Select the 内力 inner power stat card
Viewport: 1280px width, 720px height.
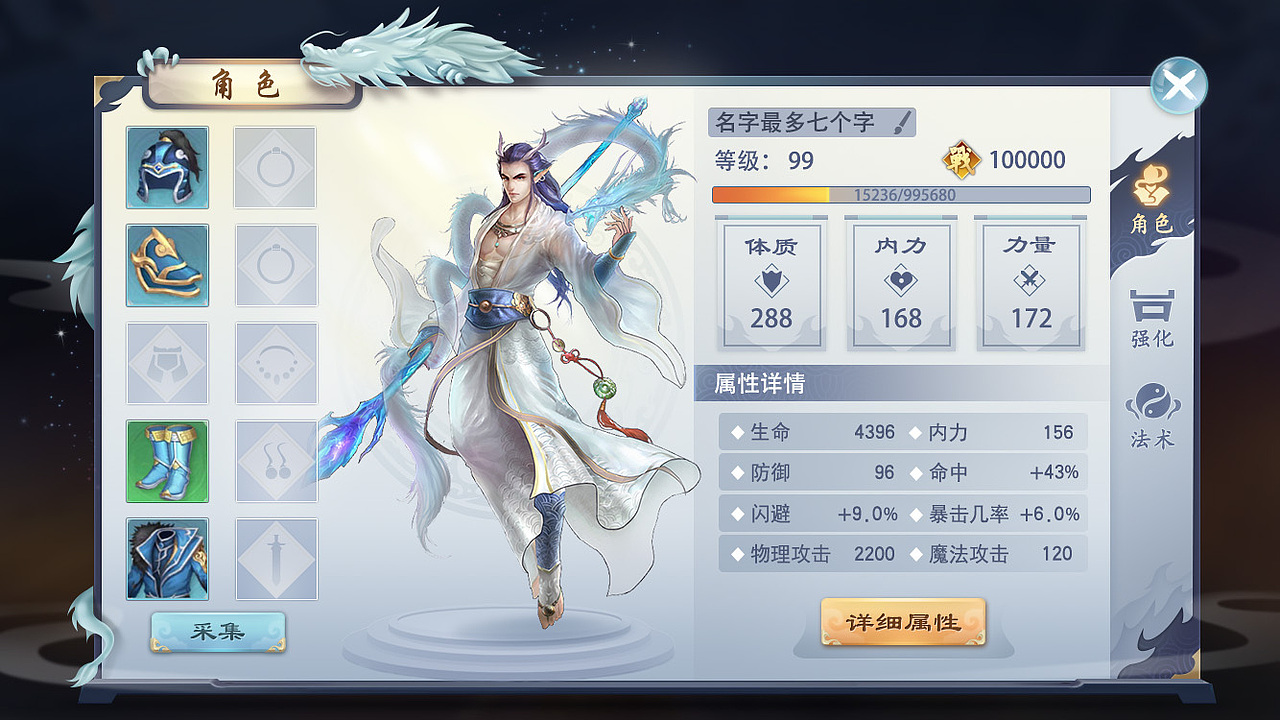[900, 285]
